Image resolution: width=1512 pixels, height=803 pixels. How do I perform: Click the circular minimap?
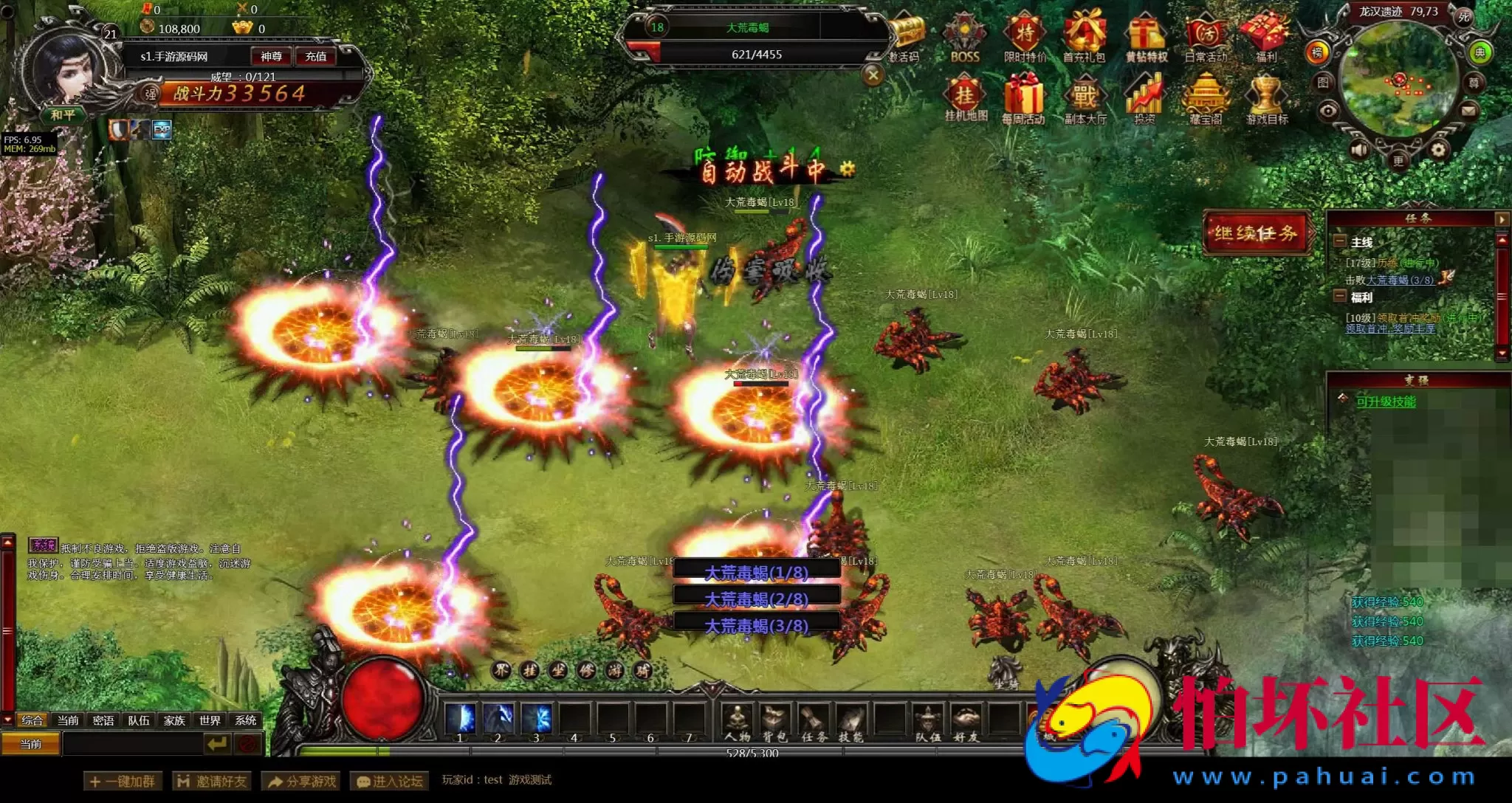(1398, 80)
